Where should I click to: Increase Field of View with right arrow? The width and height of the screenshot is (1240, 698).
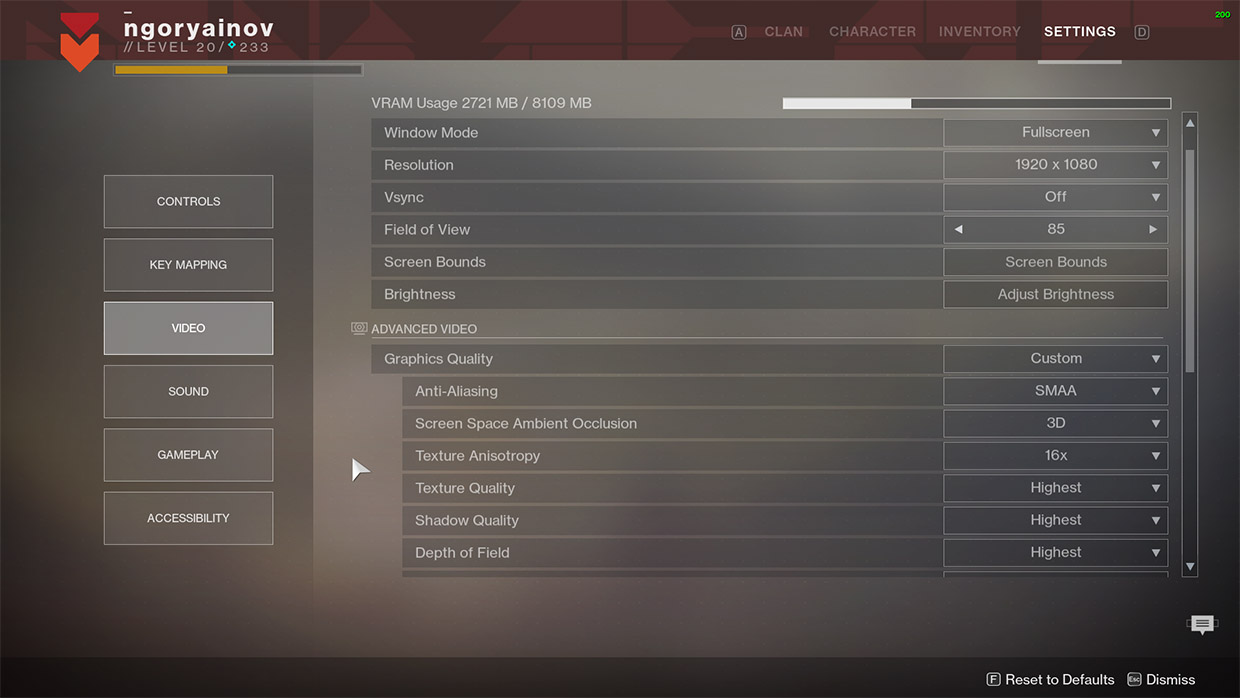coord(1153,229)
